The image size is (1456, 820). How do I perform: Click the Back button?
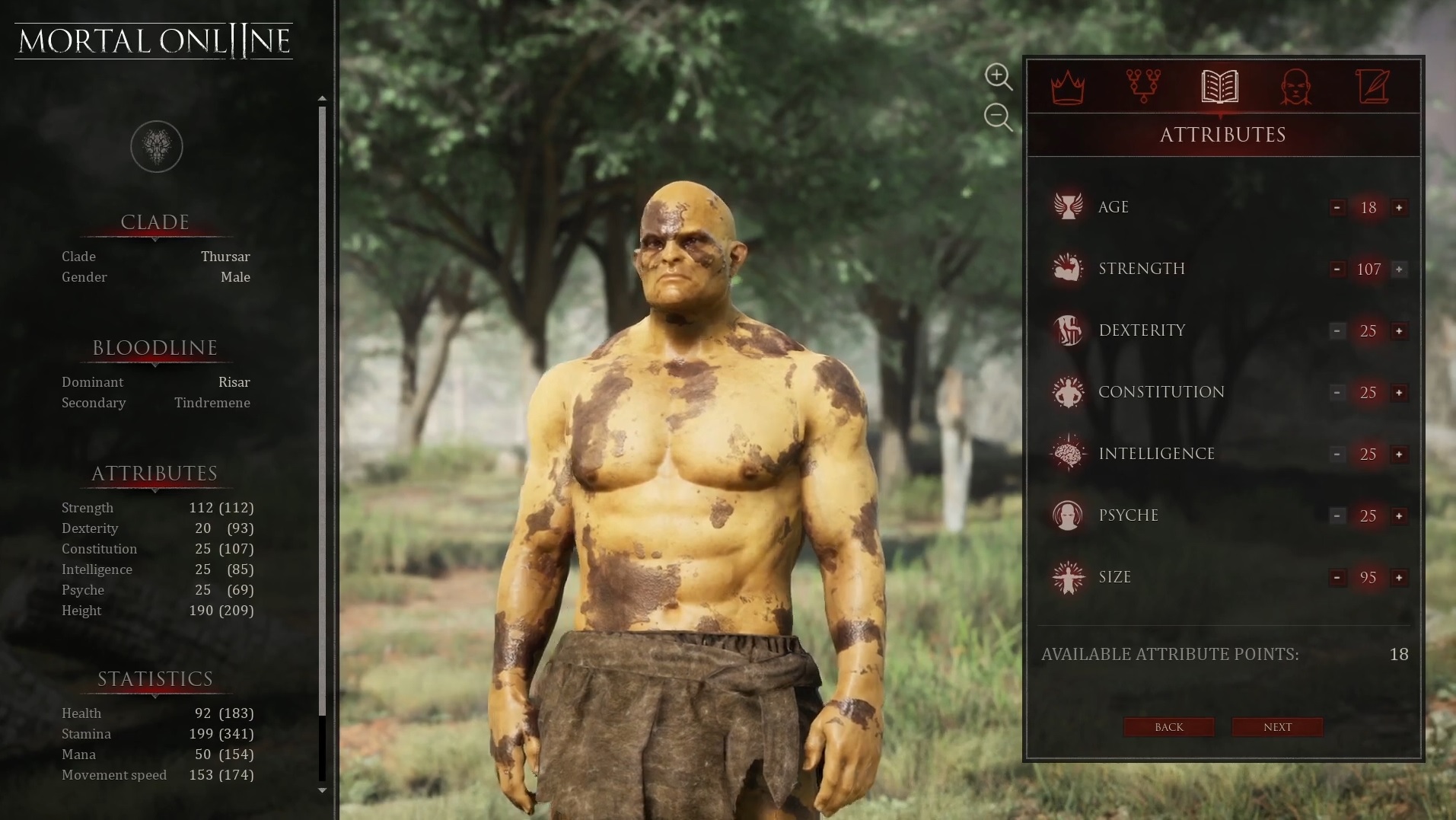1168,727
